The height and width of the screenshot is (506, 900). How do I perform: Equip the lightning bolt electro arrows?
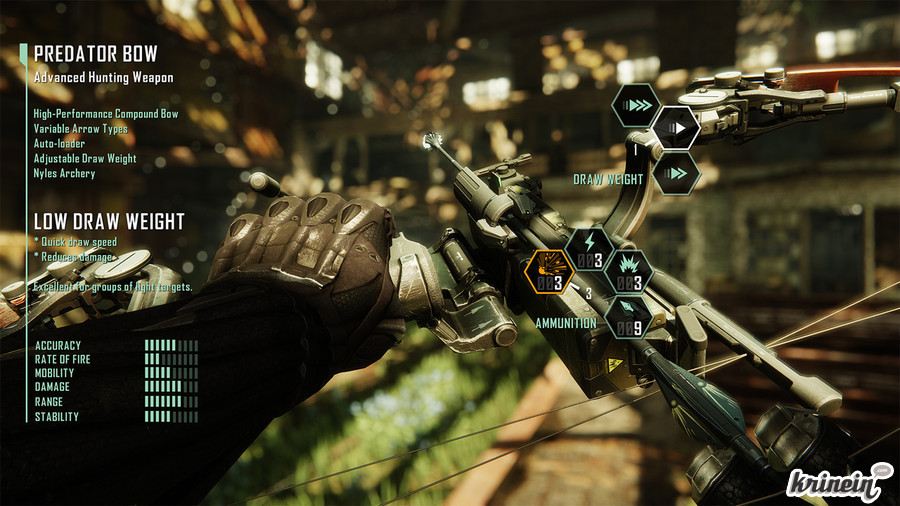point(589,250)
